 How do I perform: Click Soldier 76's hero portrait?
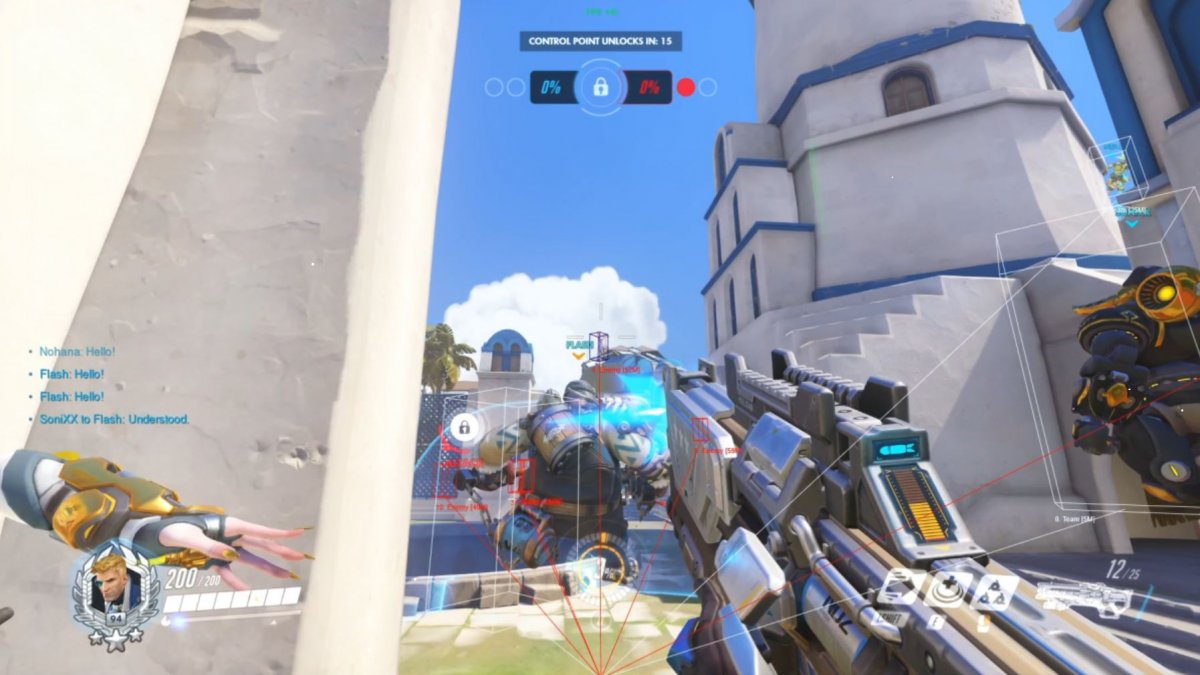point(115,587)
